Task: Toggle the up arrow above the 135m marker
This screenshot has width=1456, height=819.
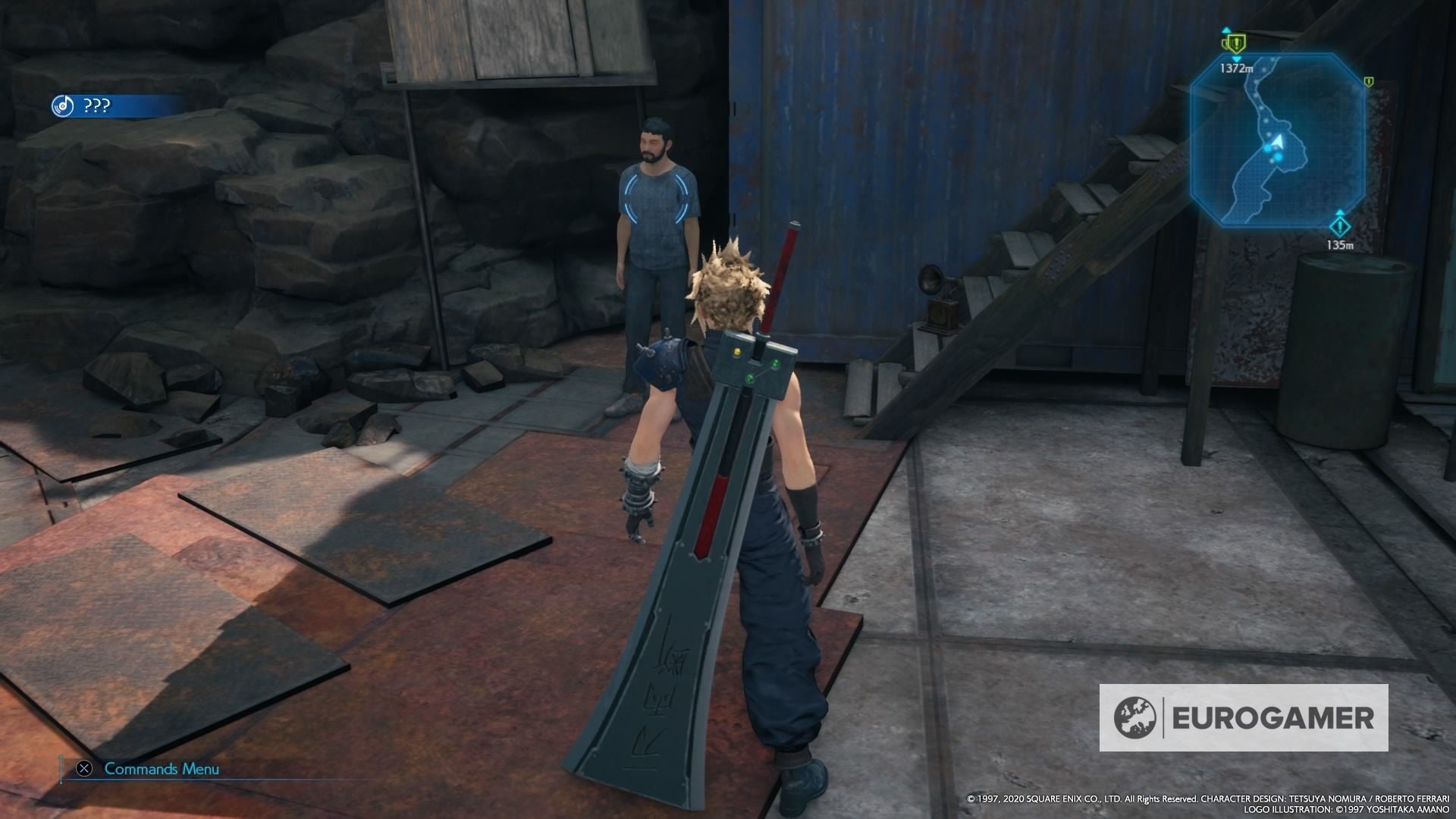Action: coord(1340,212)
